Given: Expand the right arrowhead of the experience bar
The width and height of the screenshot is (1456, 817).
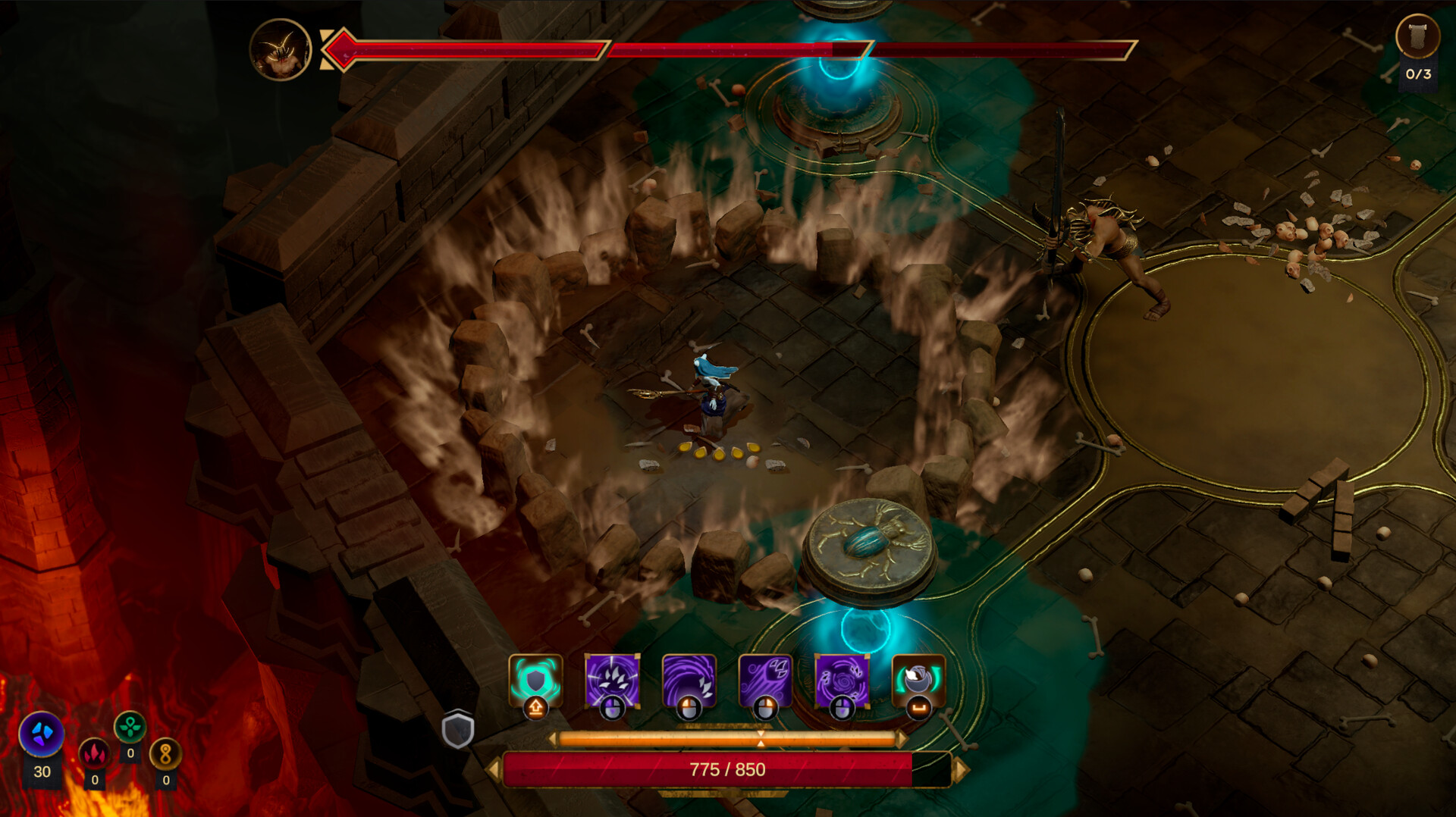Looking at the screenshot, I should pos(901,737).
